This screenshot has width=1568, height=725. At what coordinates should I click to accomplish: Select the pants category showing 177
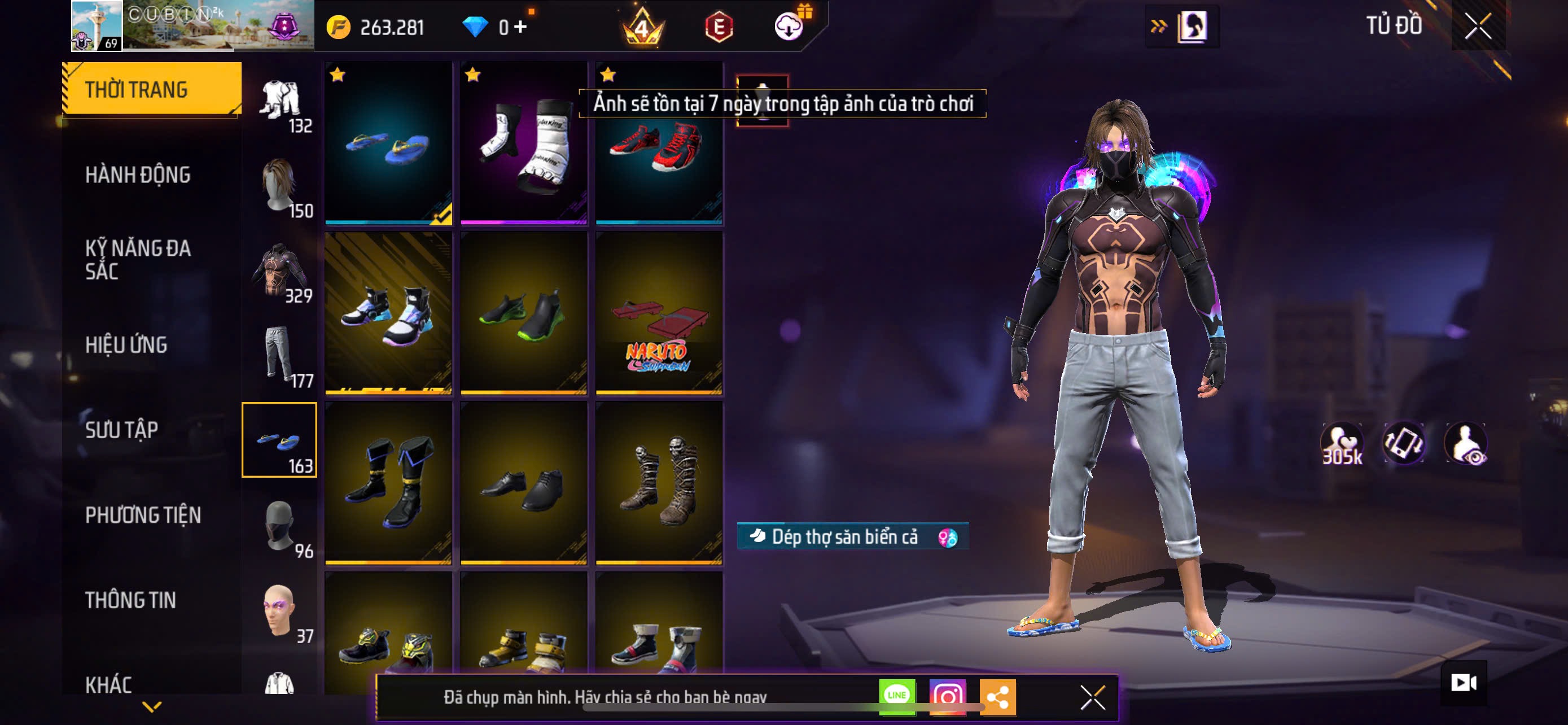pos(280,356)
